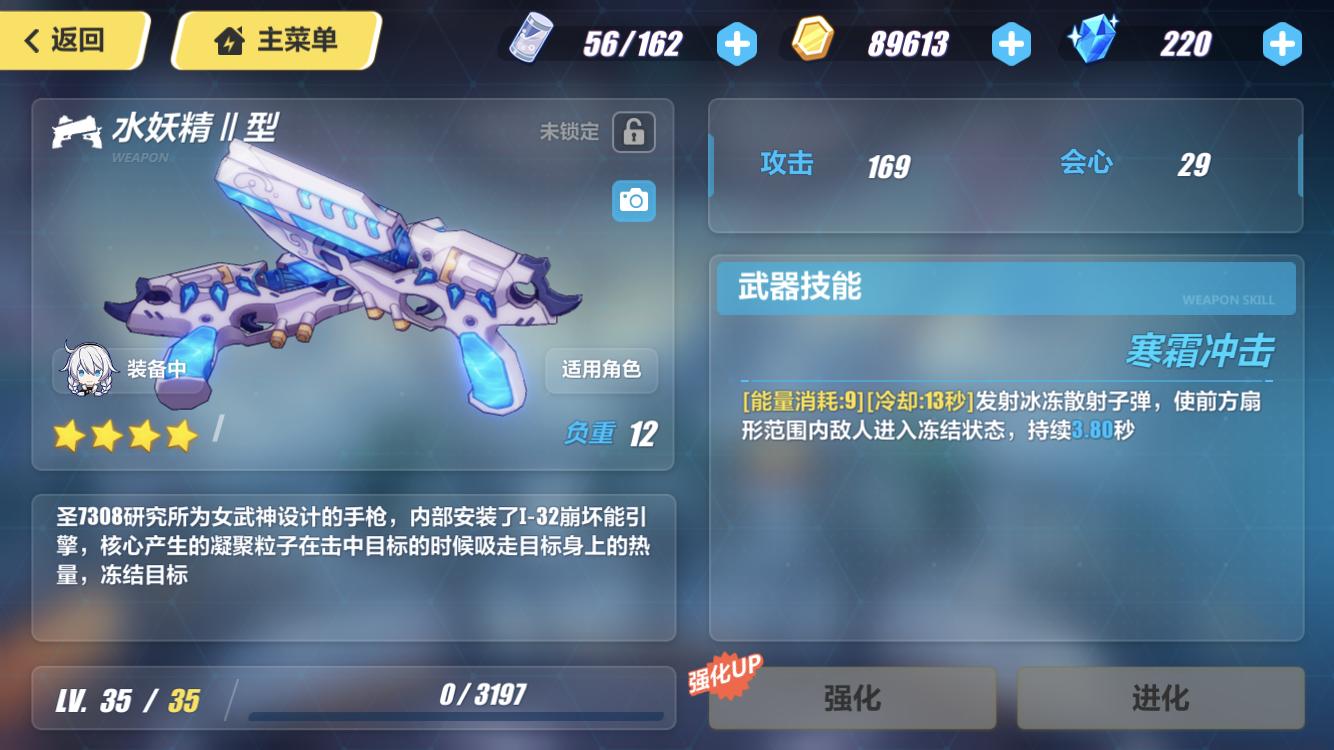Screen dimensions: 1334x750
Task: Toggle the weapon lock (未锁定)
Action: 634,132
